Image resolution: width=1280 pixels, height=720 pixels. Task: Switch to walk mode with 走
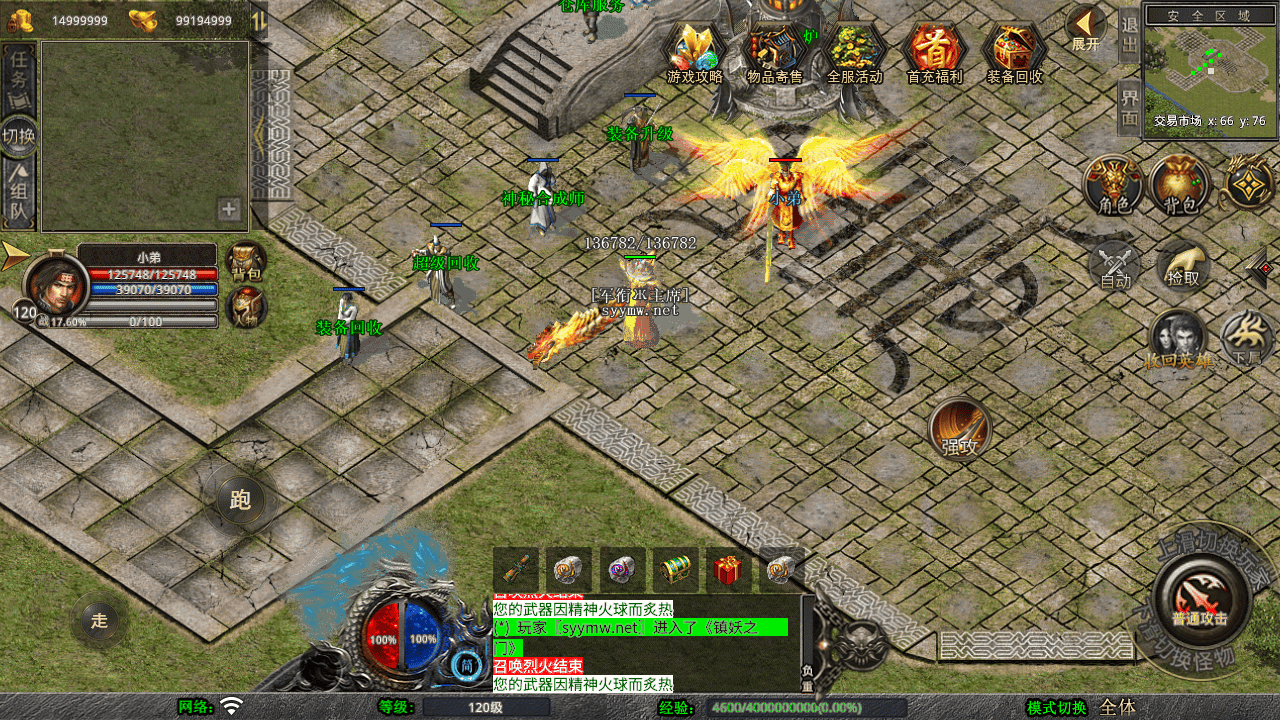tap(100, 621)
